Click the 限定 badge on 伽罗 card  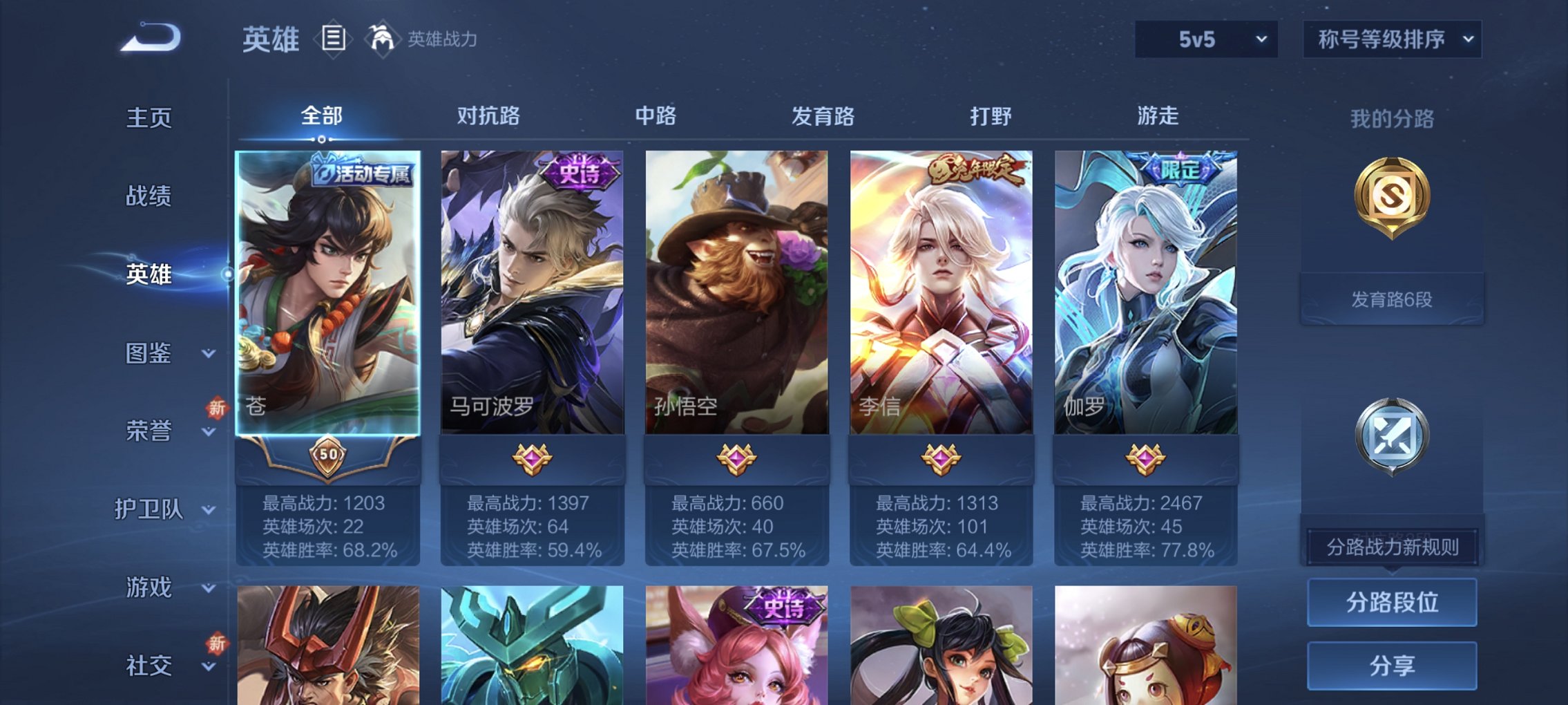[x=1183, y=168]
